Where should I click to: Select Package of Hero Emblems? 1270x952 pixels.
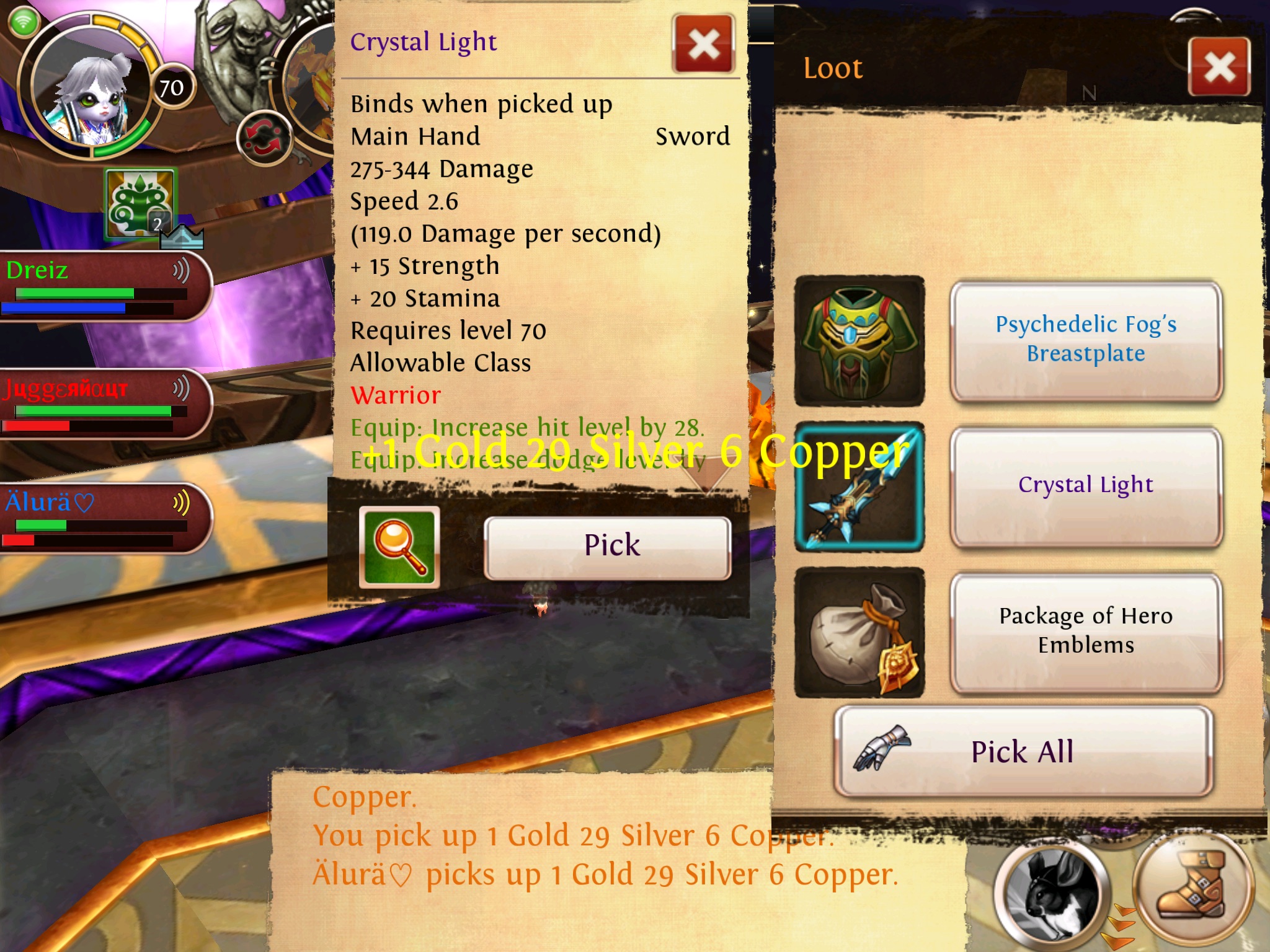1086,631
